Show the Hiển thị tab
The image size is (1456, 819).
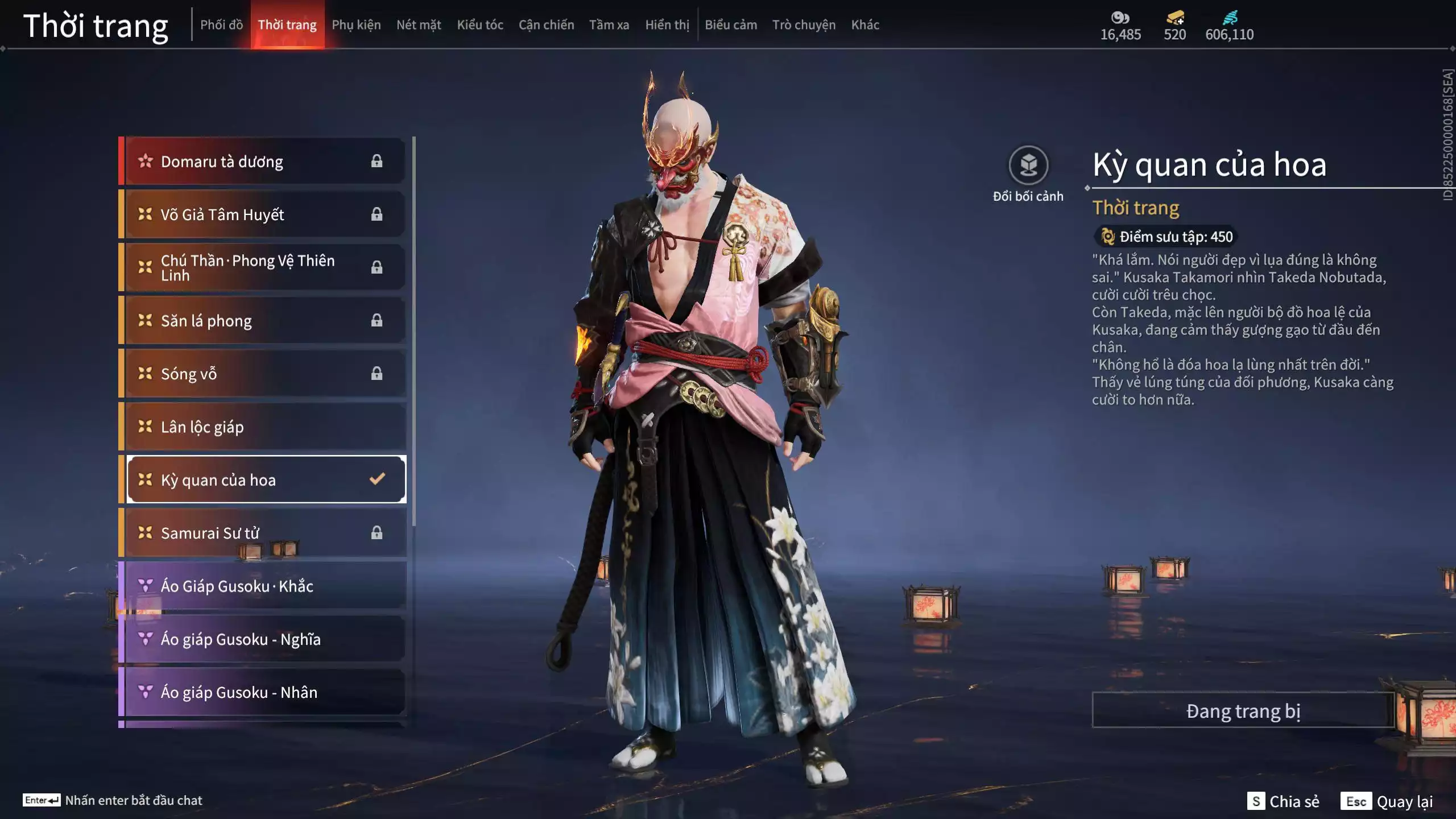pyautogui.click(x=667, y=25)
